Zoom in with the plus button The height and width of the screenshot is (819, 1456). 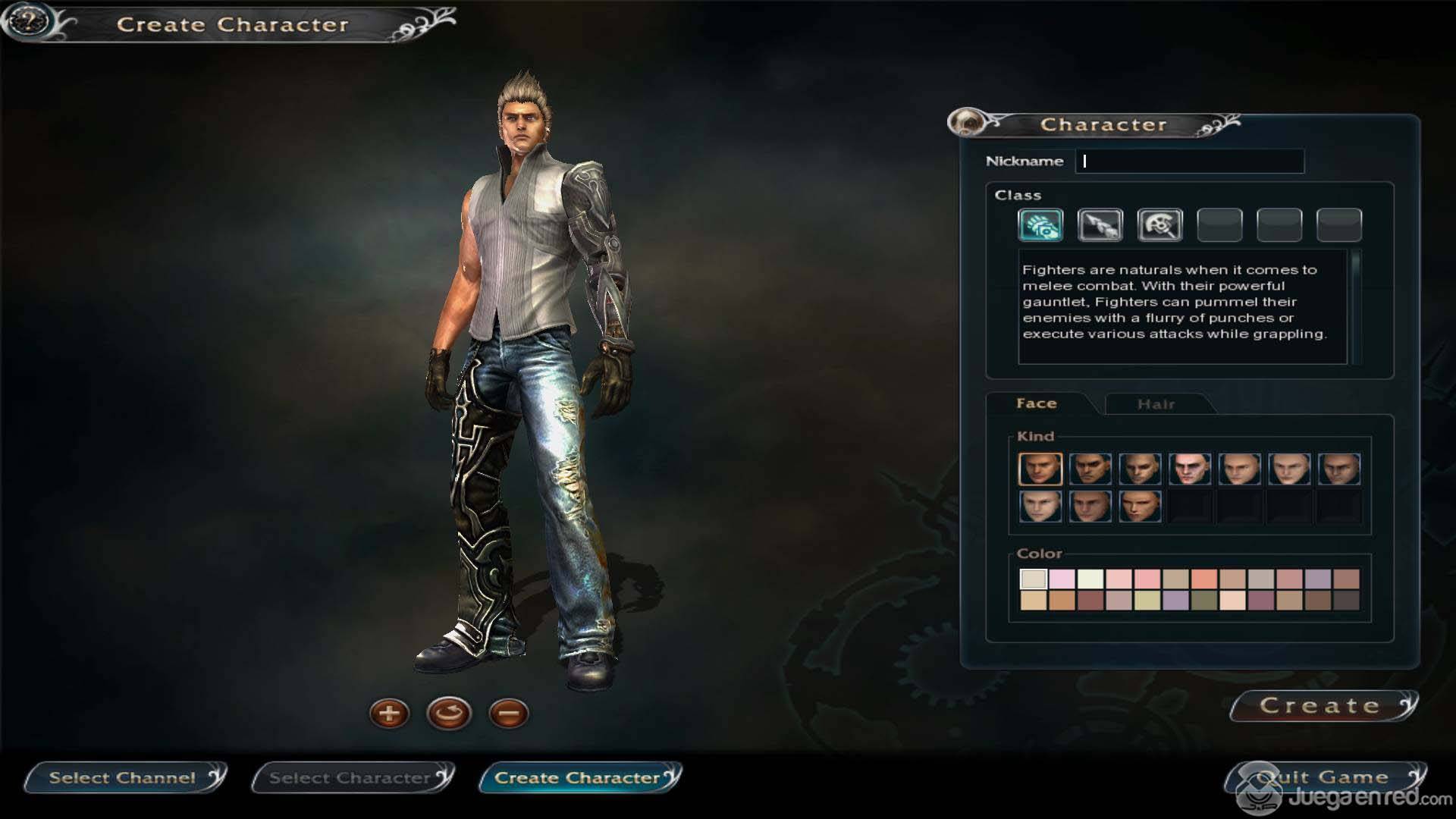pyautogui.click(x=389, y=714)
